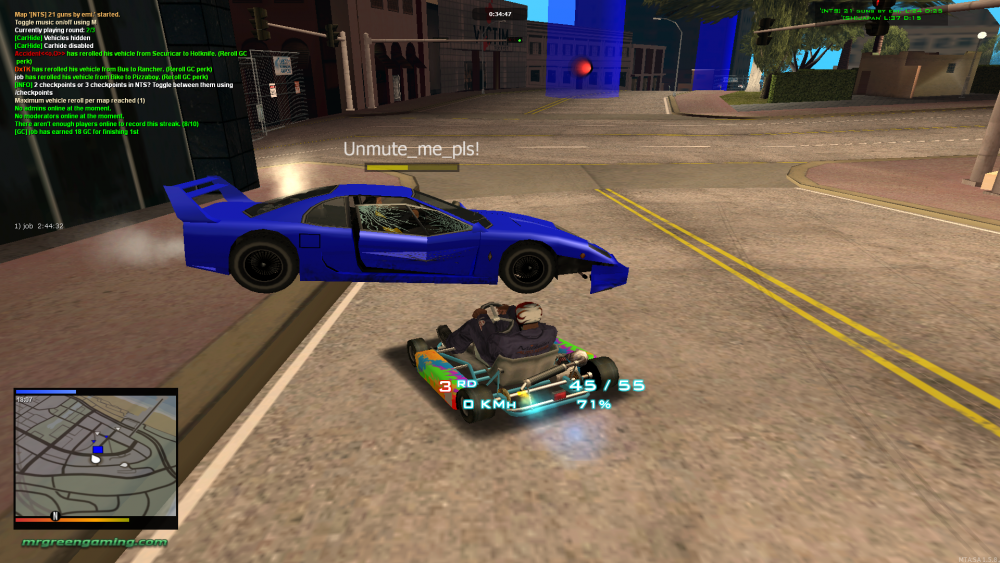Select the "1) job" finish ranking row
Image resolution: width=1000 pixels, height=563 pixels.
[39, 226]
